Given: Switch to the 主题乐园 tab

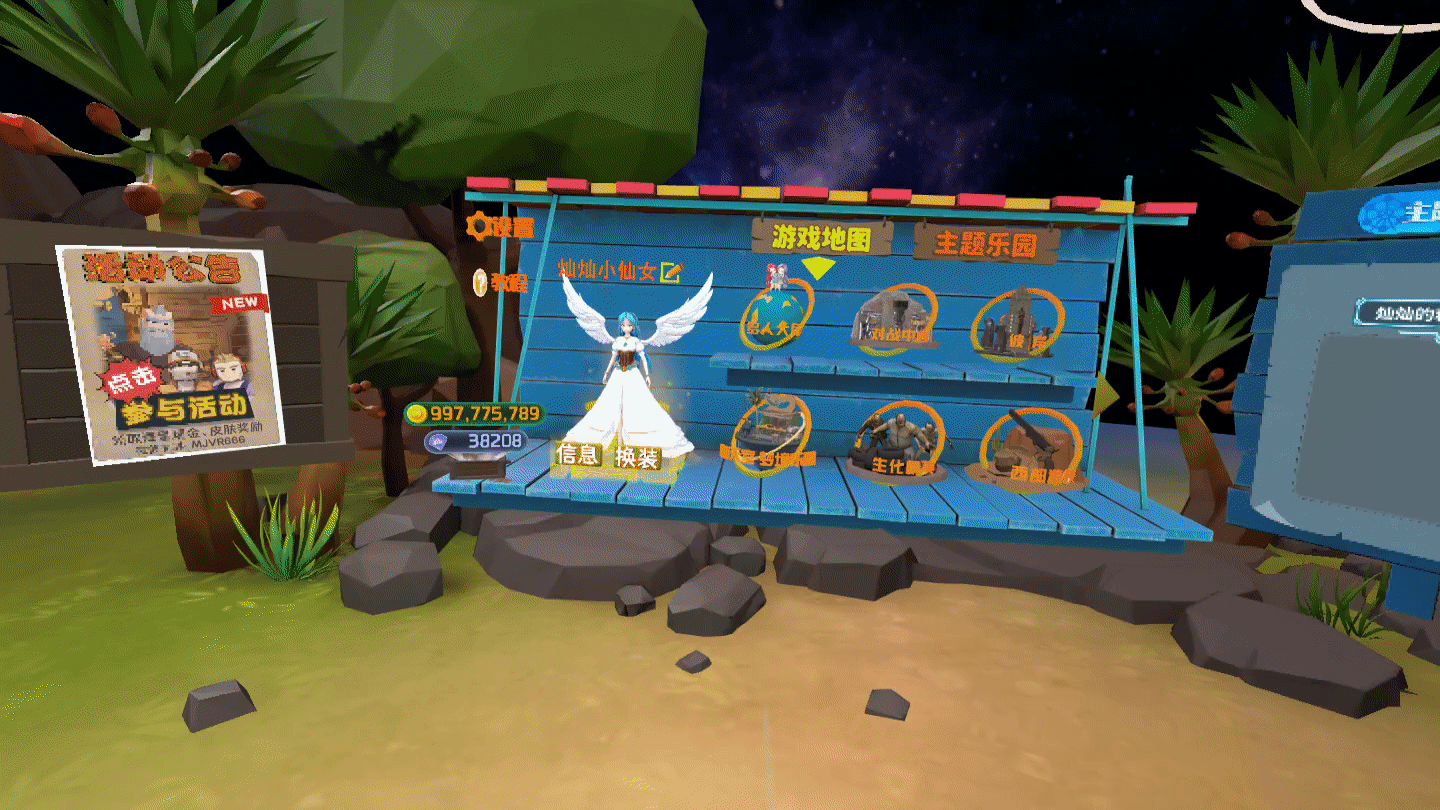Looking at the screenshot, I should (x=985, y=243).
